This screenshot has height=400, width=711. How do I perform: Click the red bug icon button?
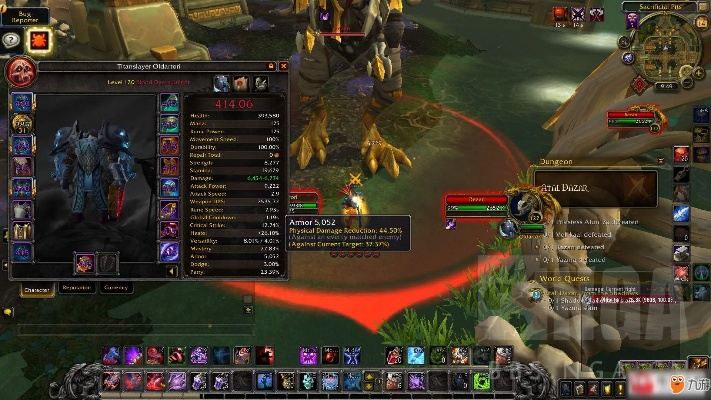click(x=40, y=40)
